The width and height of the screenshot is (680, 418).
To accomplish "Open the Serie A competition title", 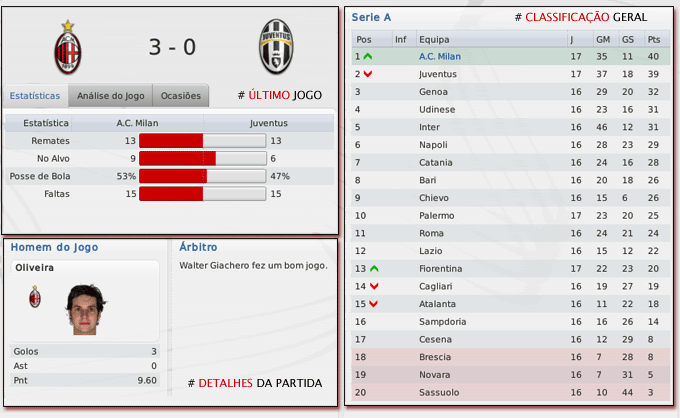I will (372, 18).
